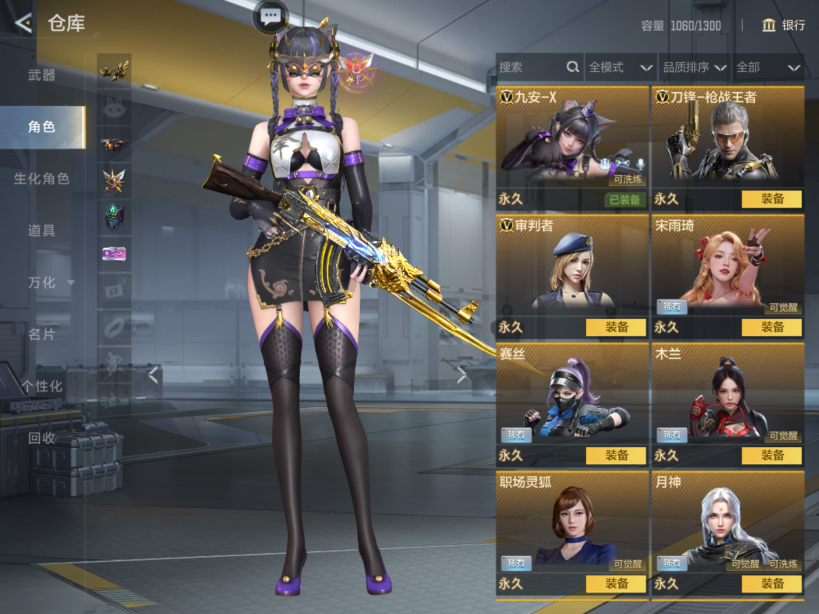Open the chat bubble icon
The width and height of the screenshot is (819, 614).
(271, 15)
